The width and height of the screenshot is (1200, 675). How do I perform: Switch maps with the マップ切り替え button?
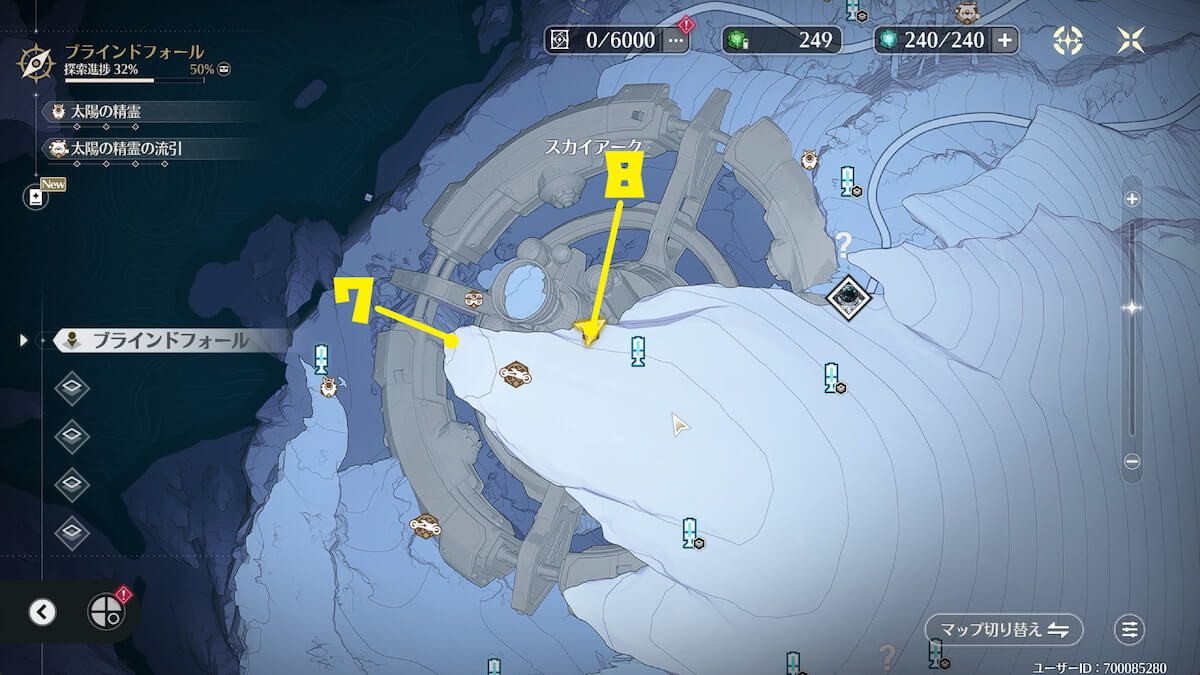(1003, 629)
